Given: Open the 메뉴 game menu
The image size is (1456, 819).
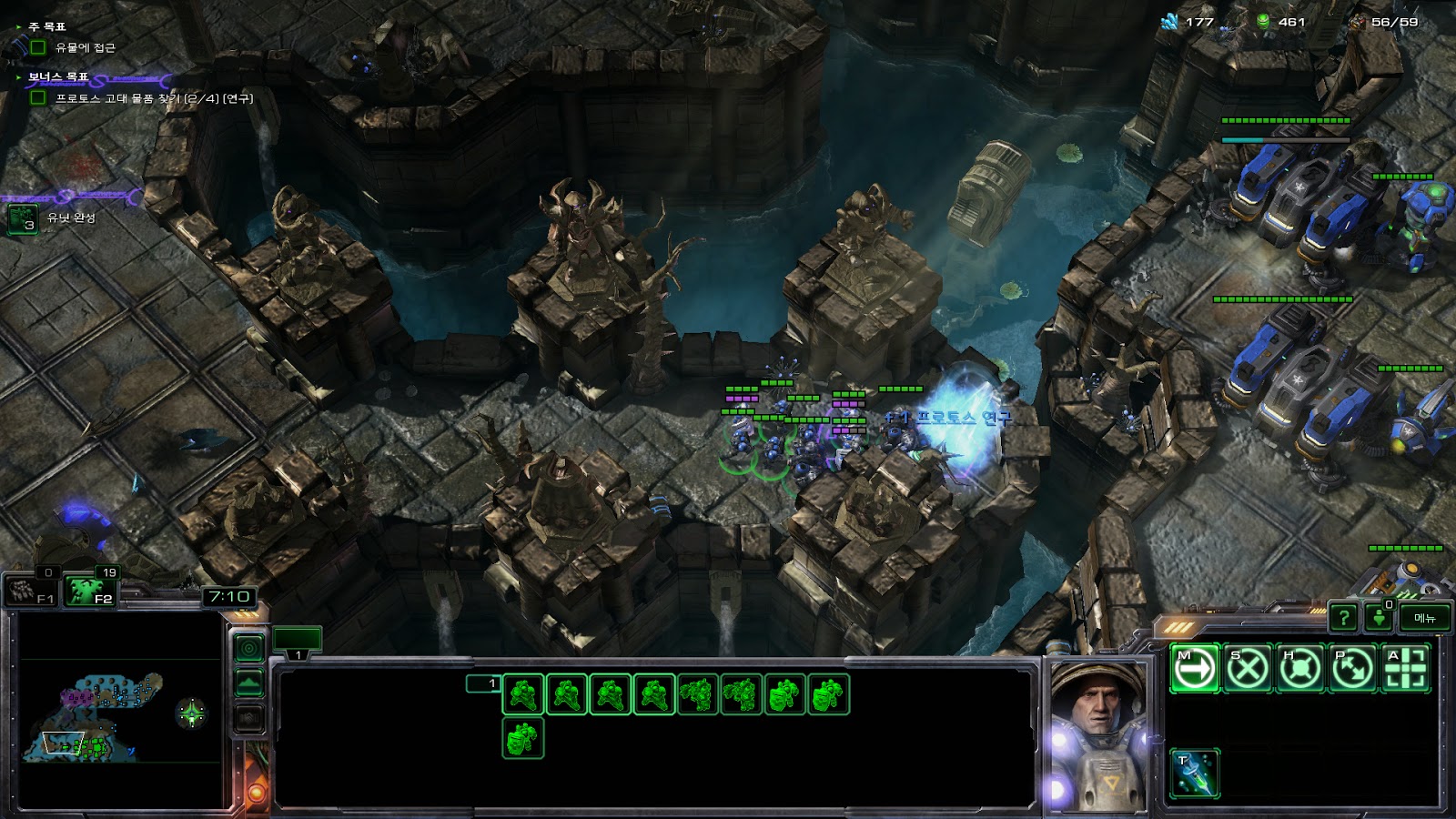Looking at the screenshot, I should (1424, 618).
